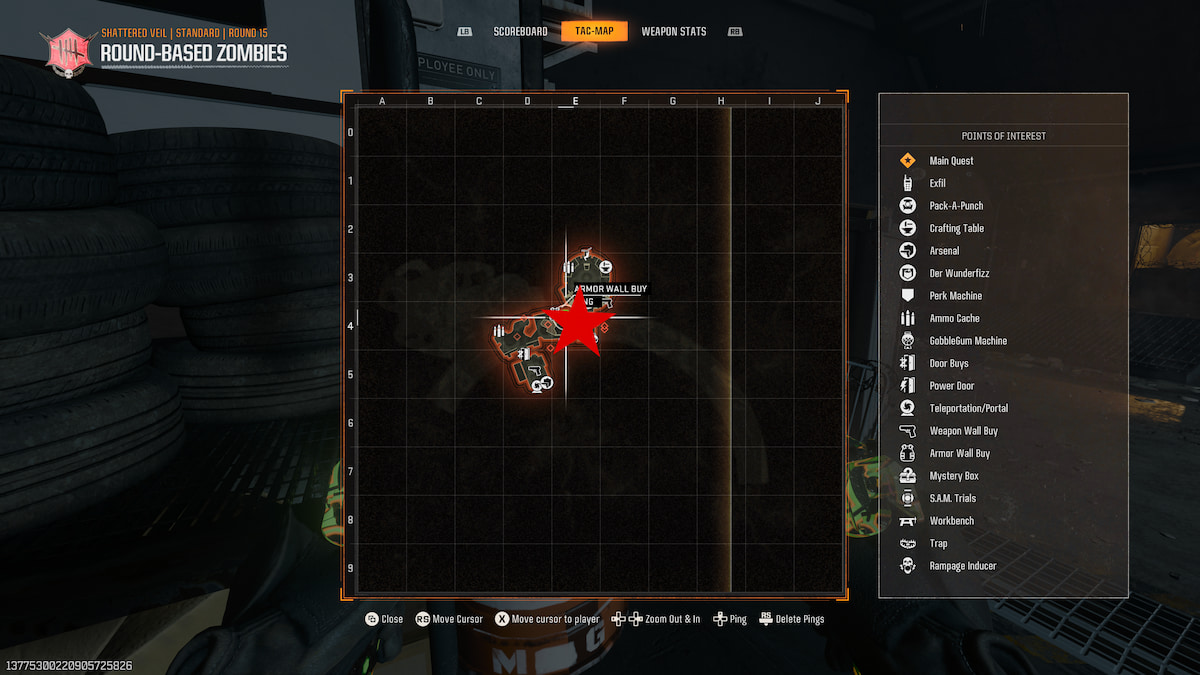Select S.A.M. Trials in the legend
The image size is (1200, 675).
(x=952, y=498)
